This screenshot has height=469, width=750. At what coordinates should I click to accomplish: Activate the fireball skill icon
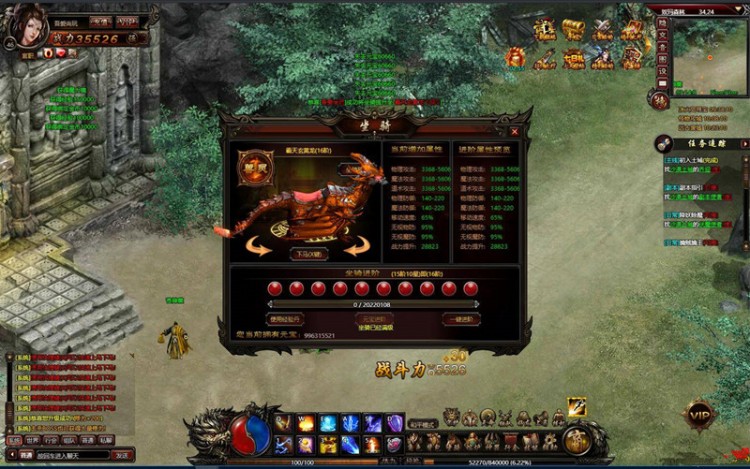[305, 423]
